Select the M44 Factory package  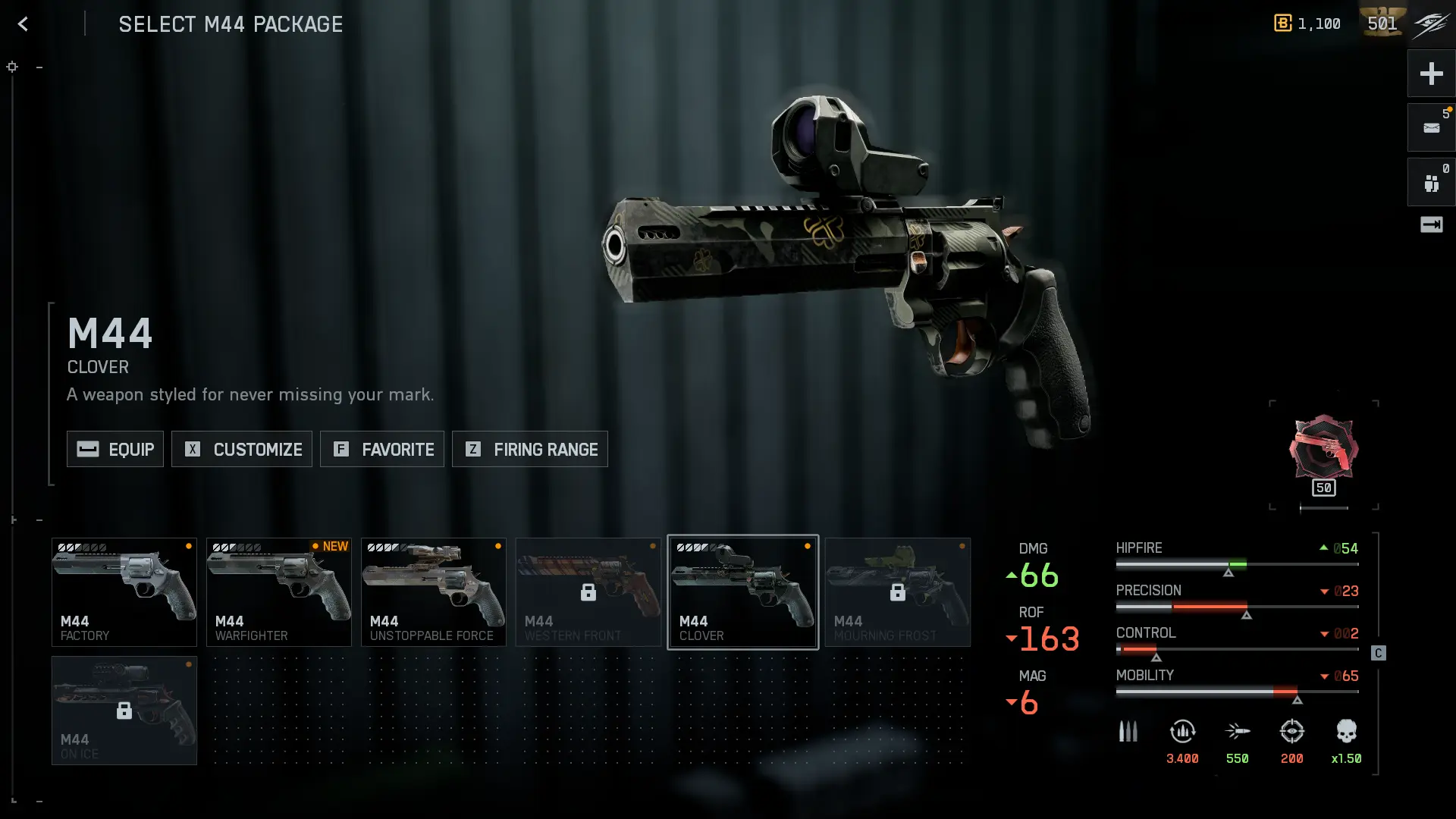[124, 592]
